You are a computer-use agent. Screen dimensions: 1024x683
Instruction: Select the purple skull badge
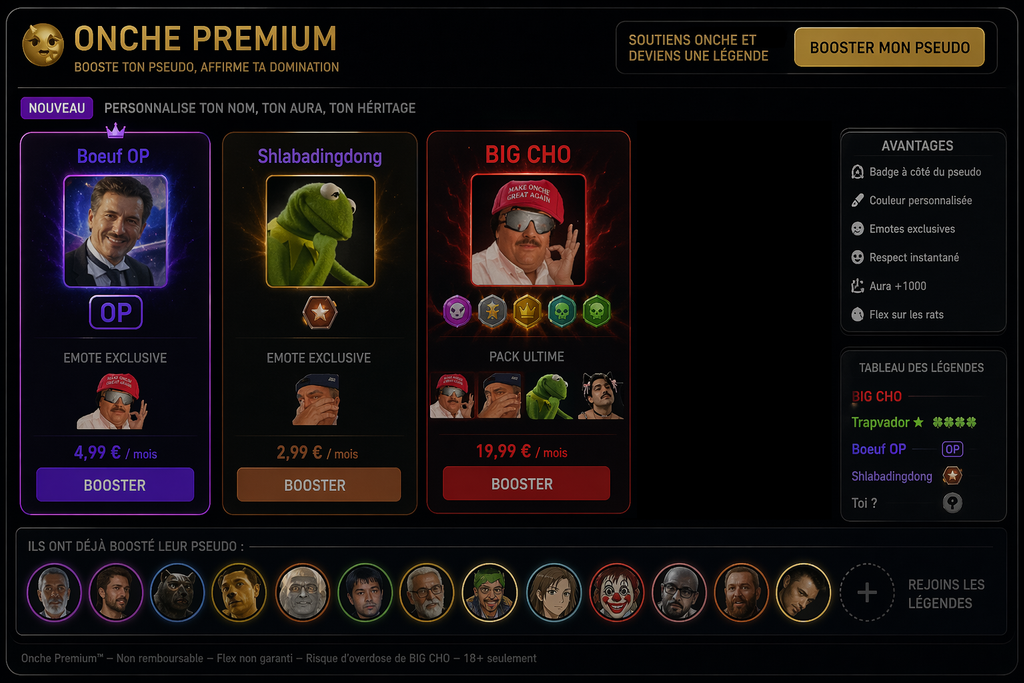coord(457,311)
